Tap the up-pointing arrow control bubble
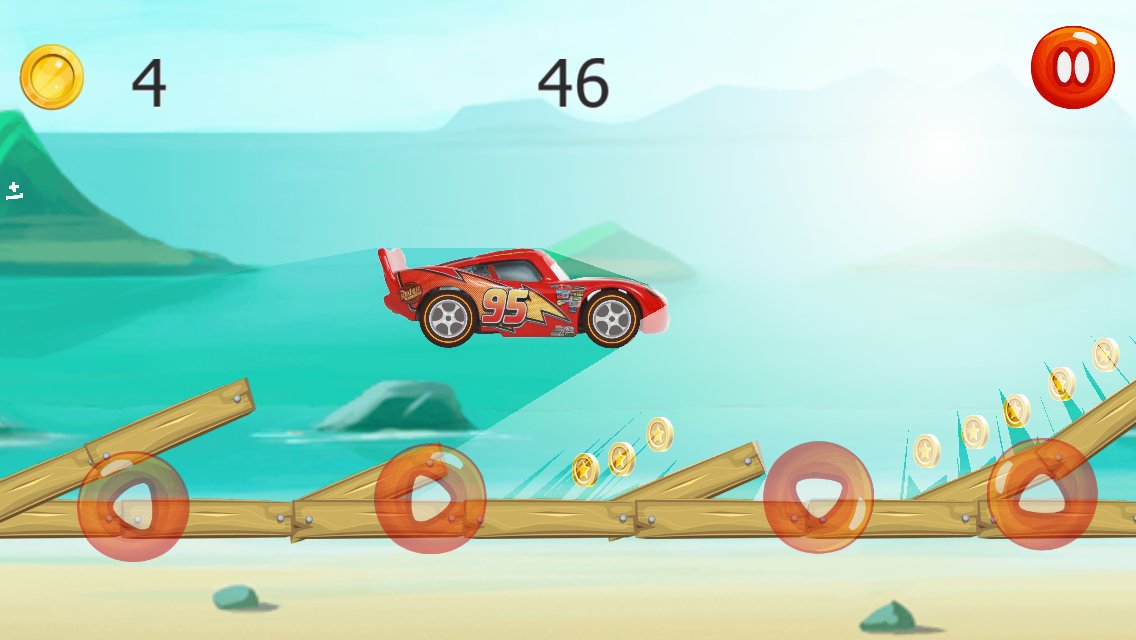 (x=1042, y=493)
